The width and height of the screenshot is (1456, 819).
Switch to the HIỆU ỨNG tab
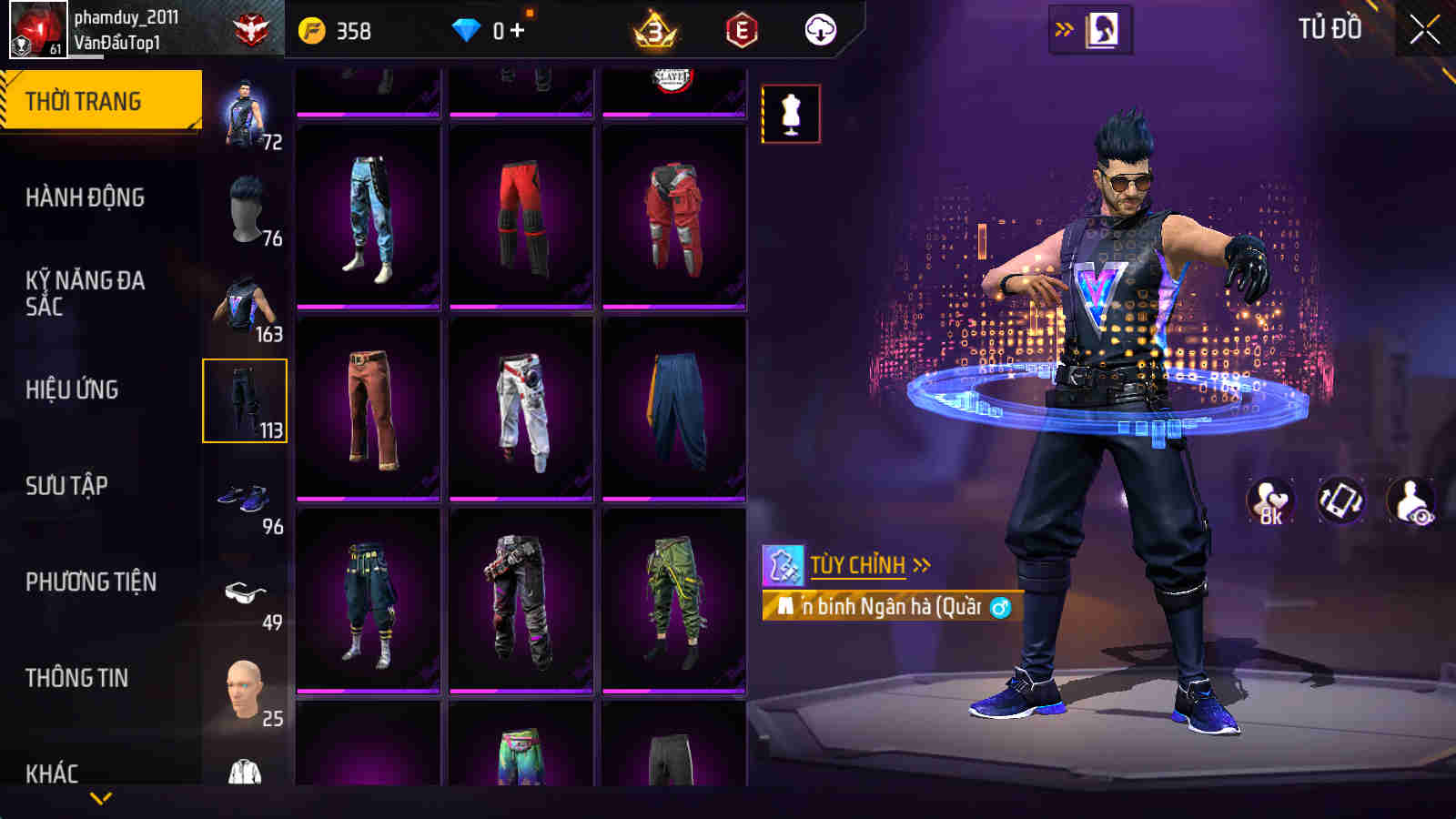click(x=73, y=389)
